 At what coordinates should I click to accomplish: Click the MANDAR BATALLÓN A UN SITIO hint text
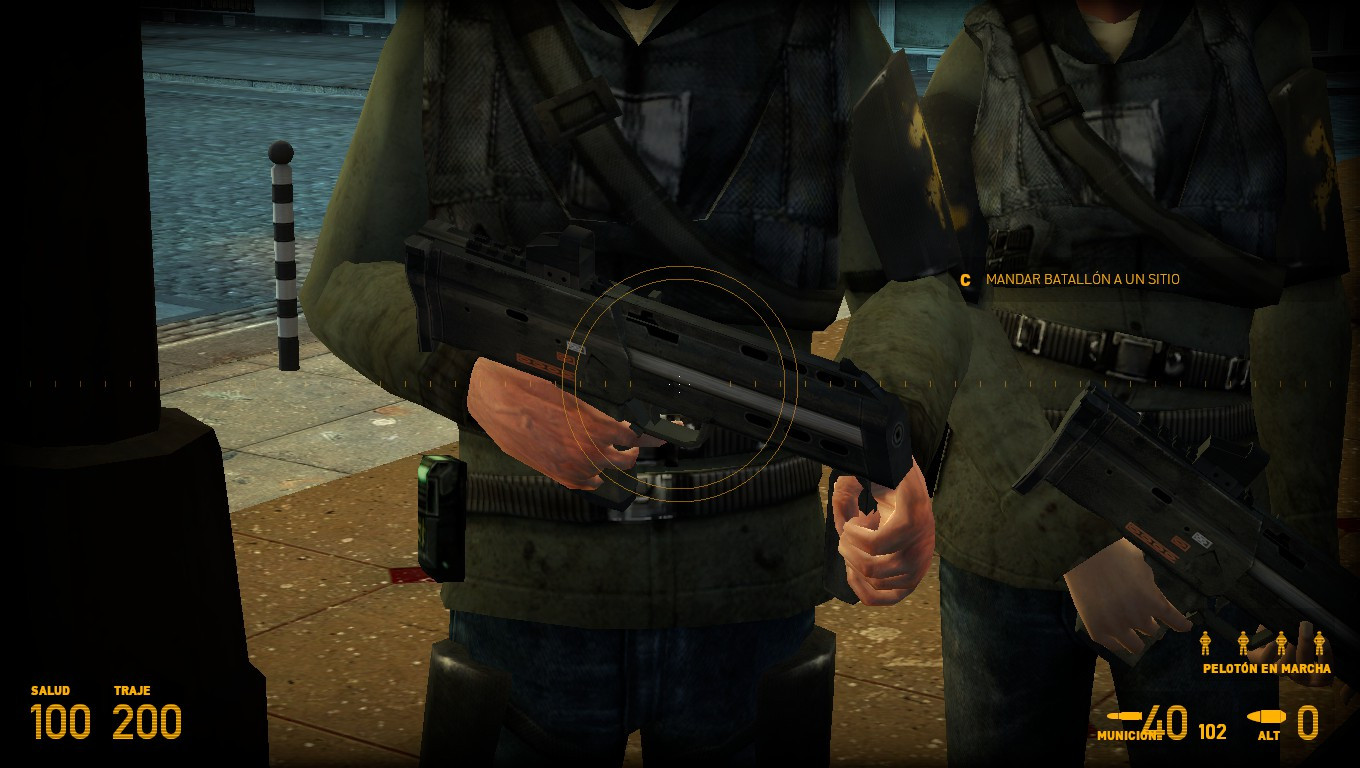coord(1081,280)
